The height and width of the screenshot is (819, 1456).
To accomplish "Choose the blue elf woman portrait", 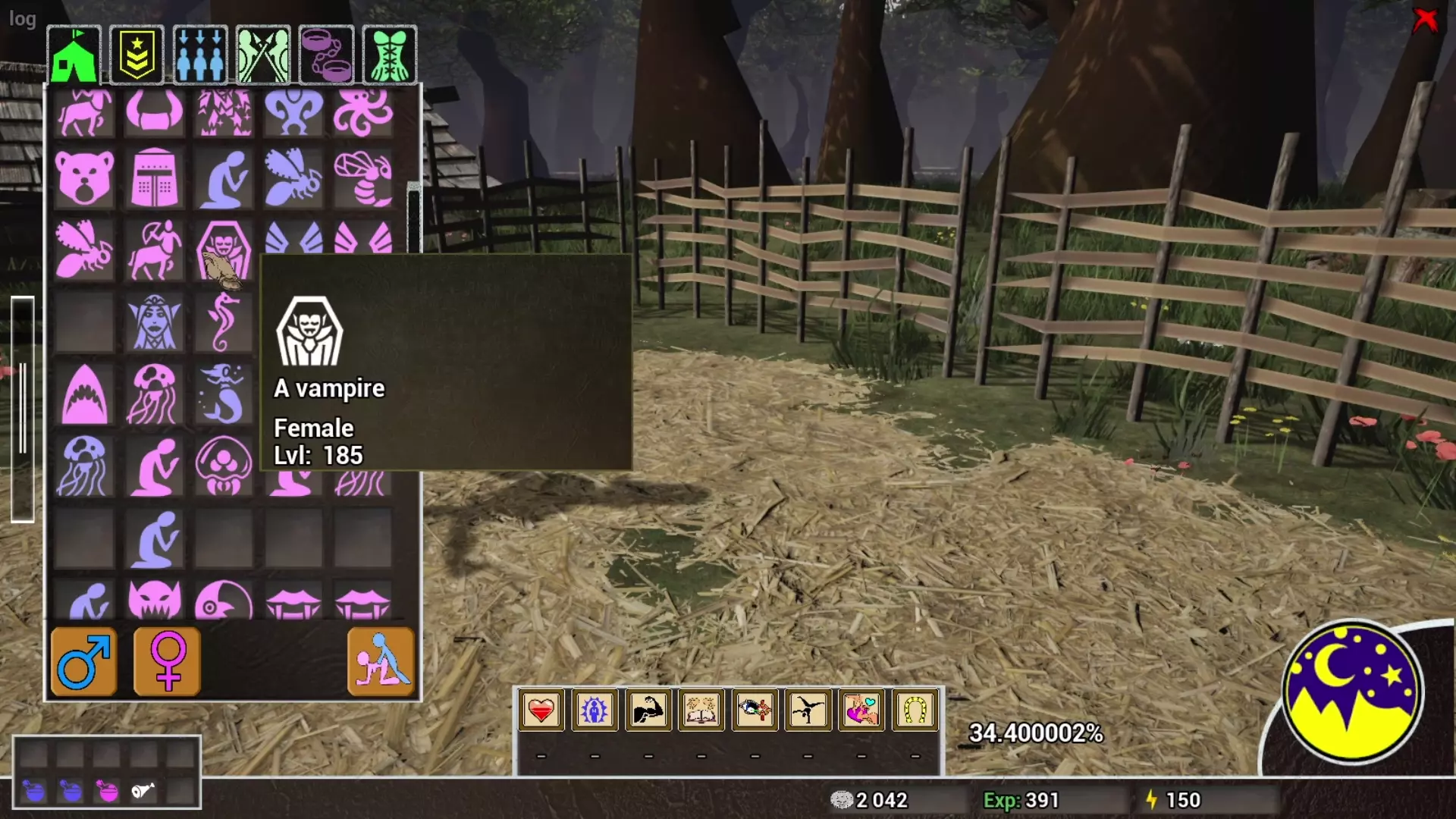I will click(x=154, y=322).
